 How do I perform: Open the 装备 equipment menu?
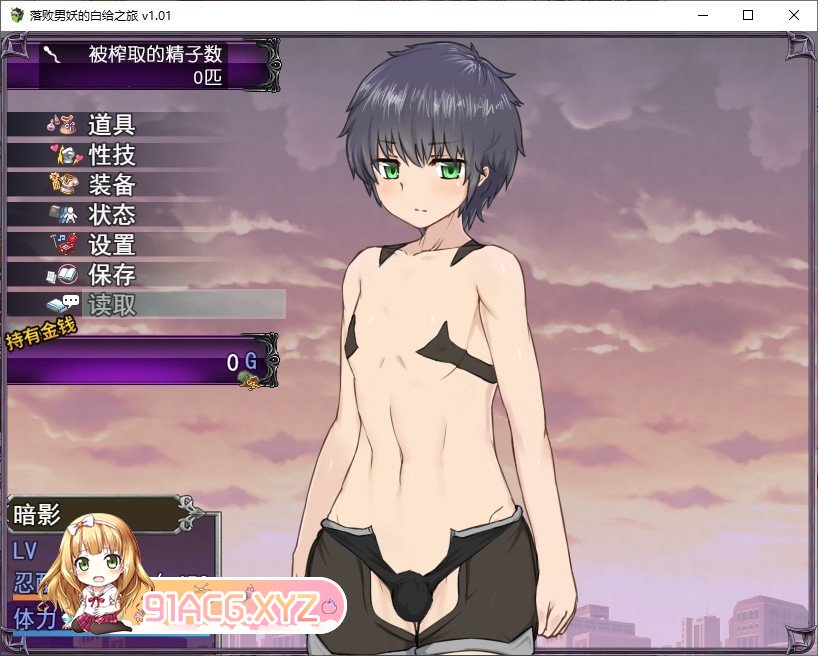[110, 185]
